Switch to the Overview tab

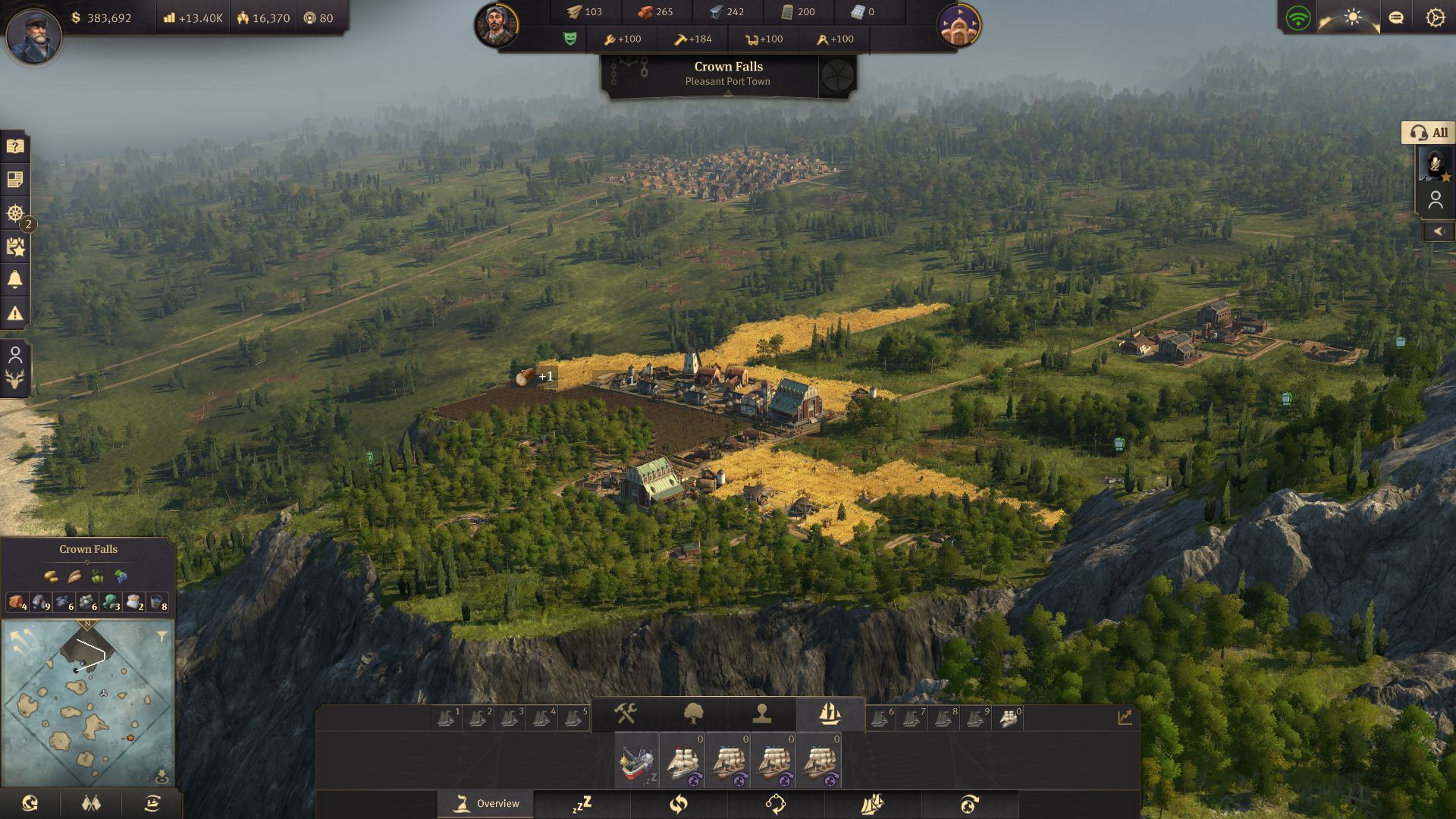(x=485, y=803)
